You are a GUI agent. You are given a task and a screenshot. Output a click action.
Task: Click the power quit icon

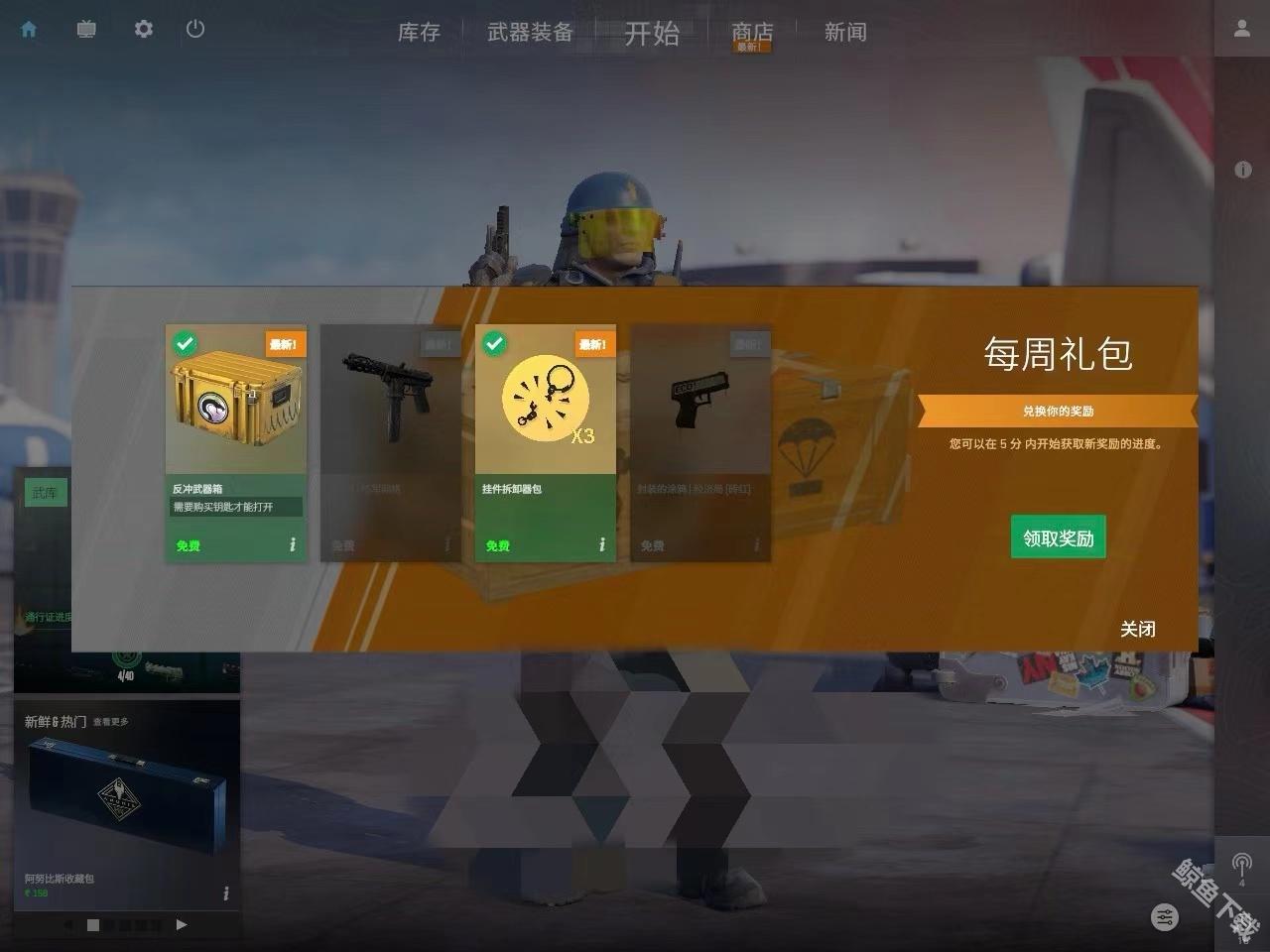(195, 30)
